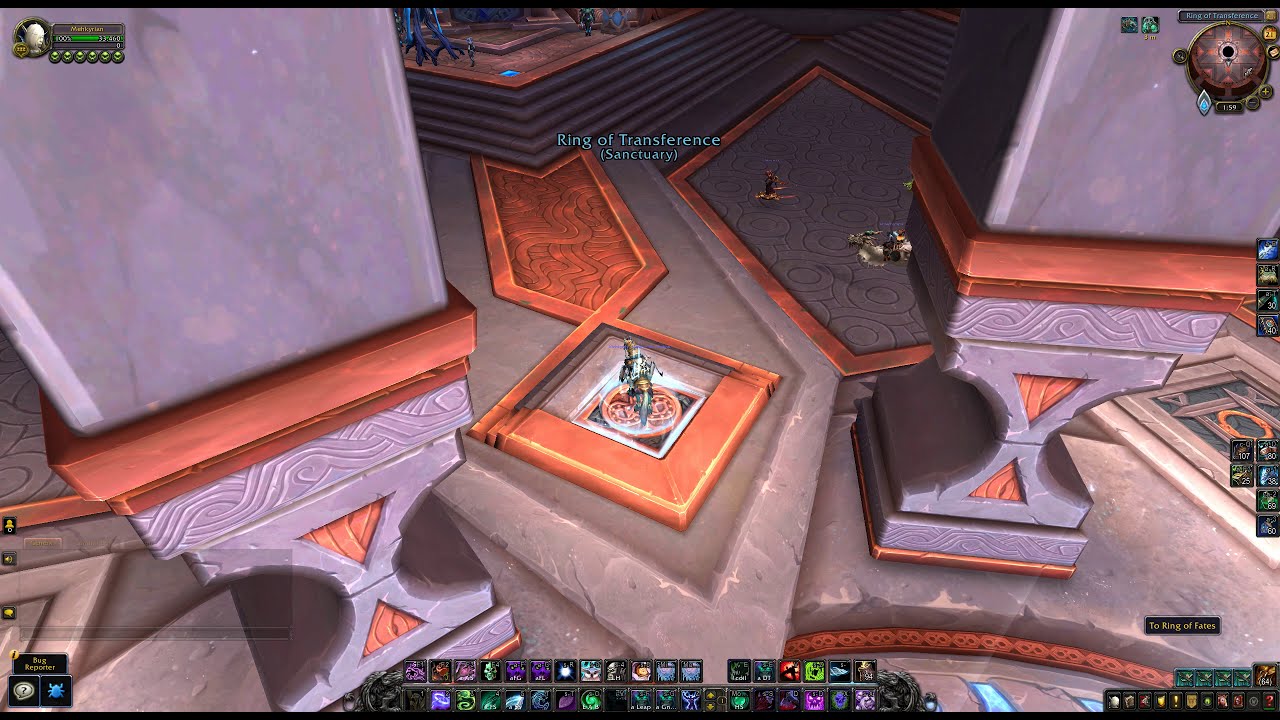Toggle minimap tracking with the magnifier button
The width and height of the screenshot is (1280, 720).
click(x=1180, y=55)
